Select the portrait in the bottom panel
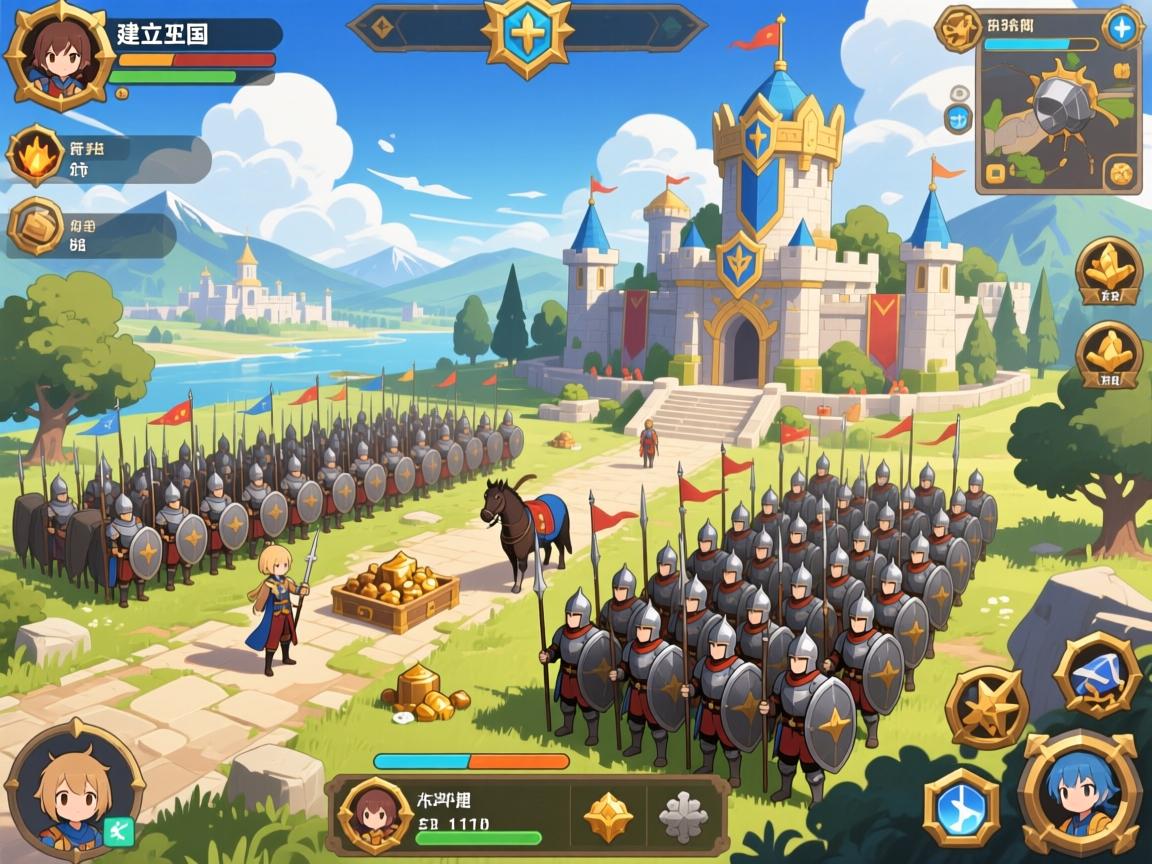This screenshot has width=1152, height=864. (374, 815)
